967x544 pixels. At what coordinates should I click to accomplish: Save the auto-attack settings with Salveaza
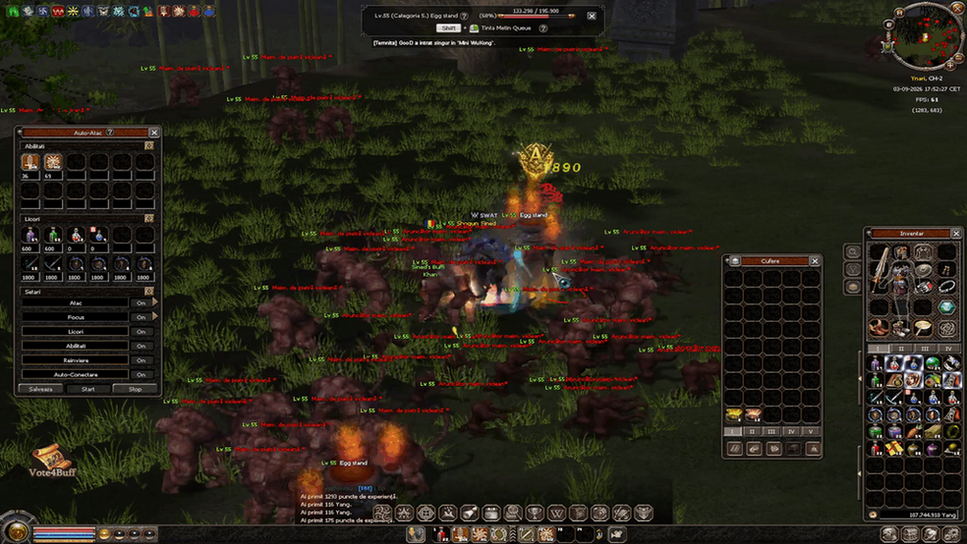pyautogui.click(x=41, y=389)
